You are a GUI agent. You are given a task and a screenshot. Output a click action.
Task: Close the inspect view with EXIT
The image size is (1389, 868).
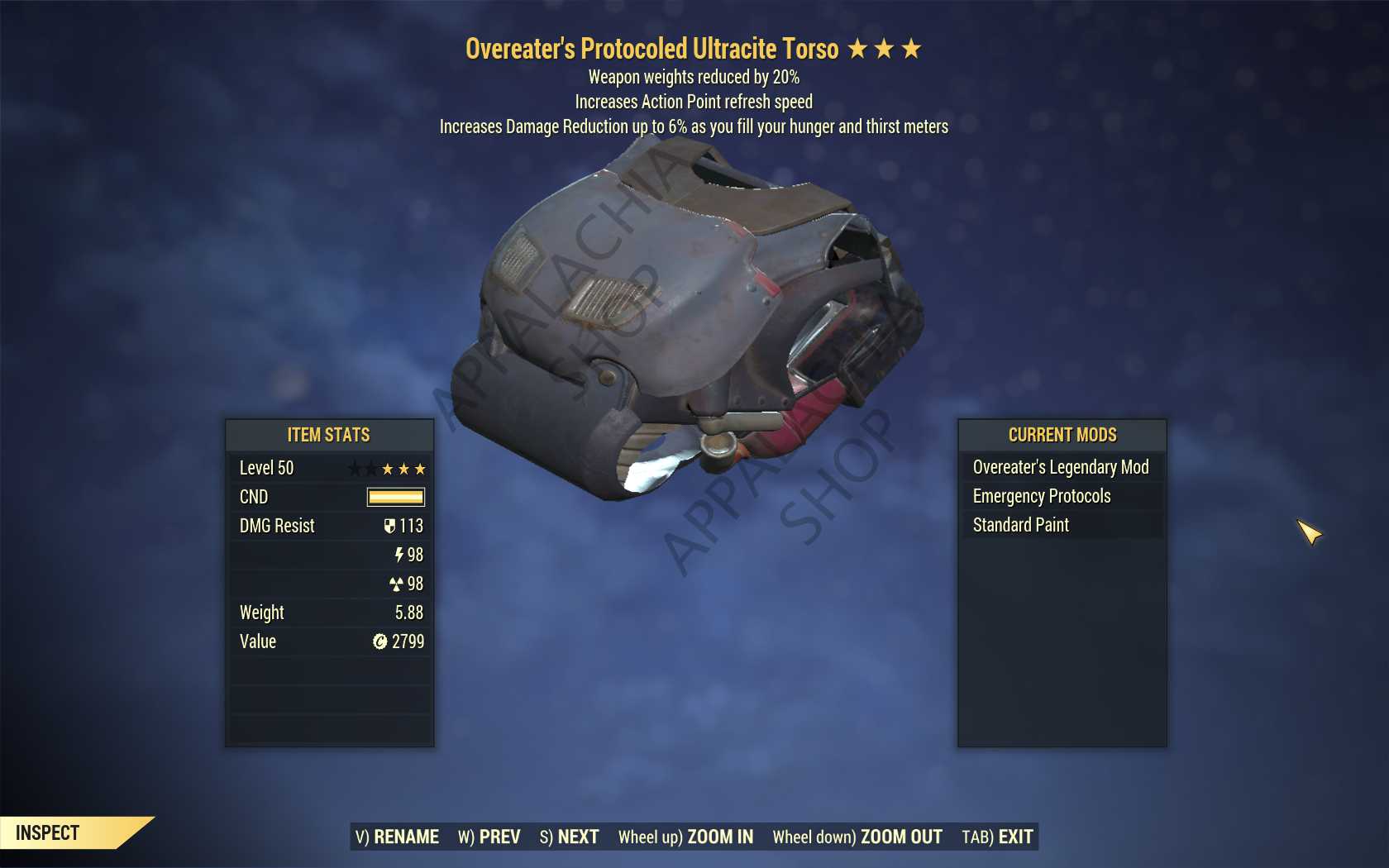(997, 837)
